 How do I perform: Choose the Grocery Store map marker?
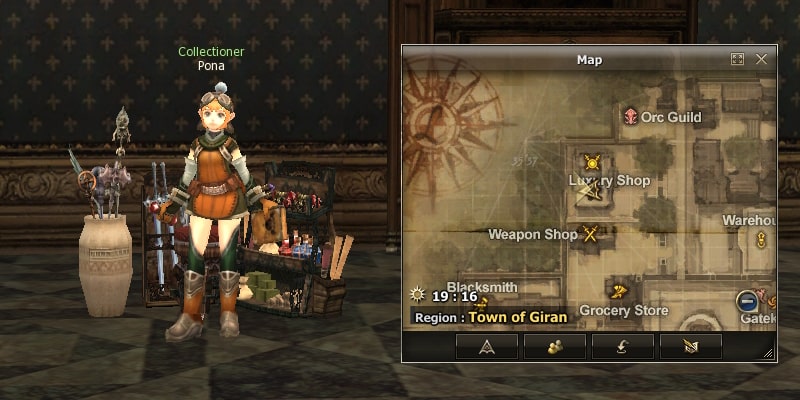coord(620,292)
